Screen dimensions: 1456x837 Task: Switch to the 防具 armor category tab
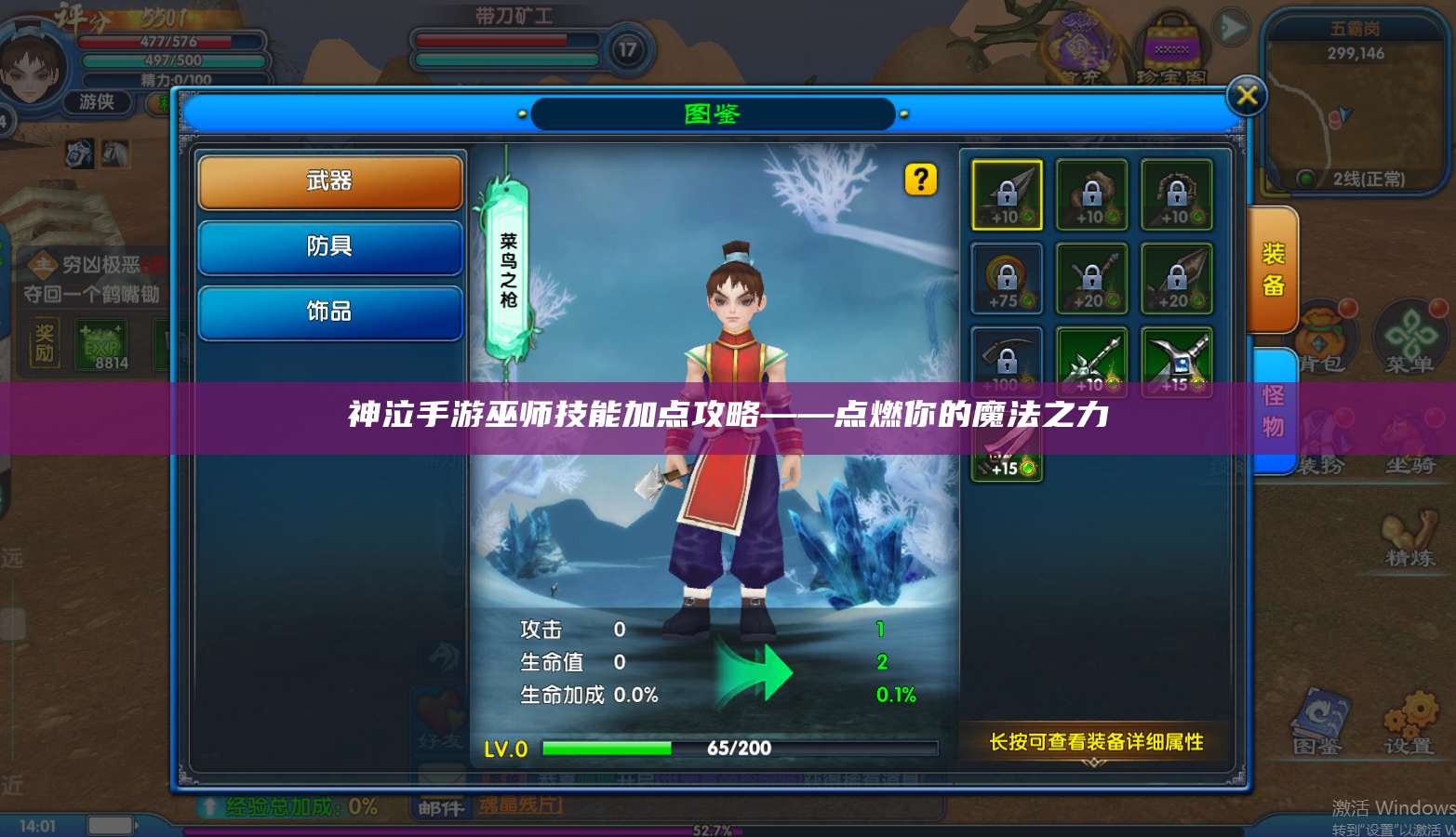pyautogui.click(x=330, y=247)
